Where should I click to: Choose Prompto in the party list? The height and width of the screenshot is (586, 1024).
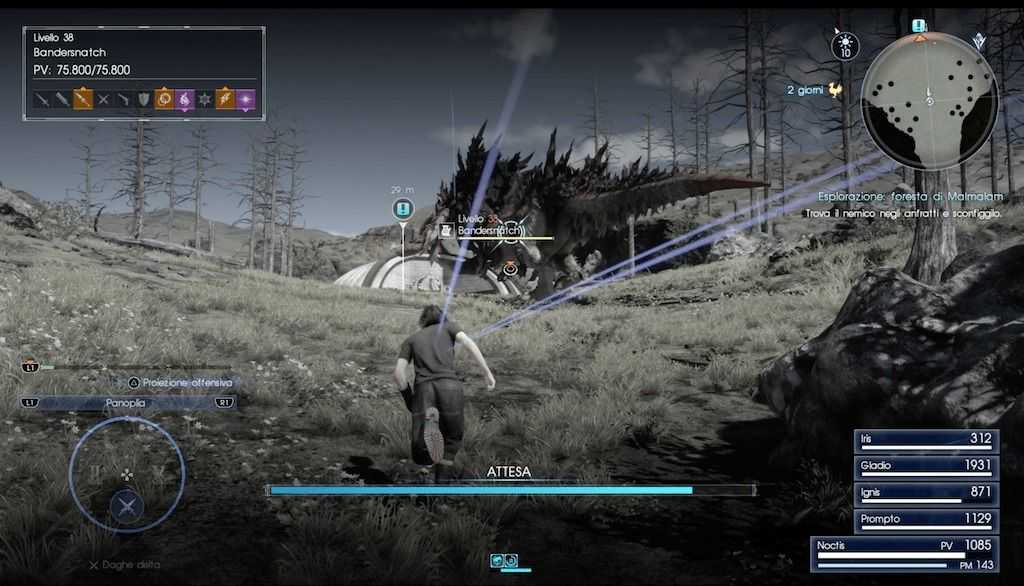pos(925,521)
